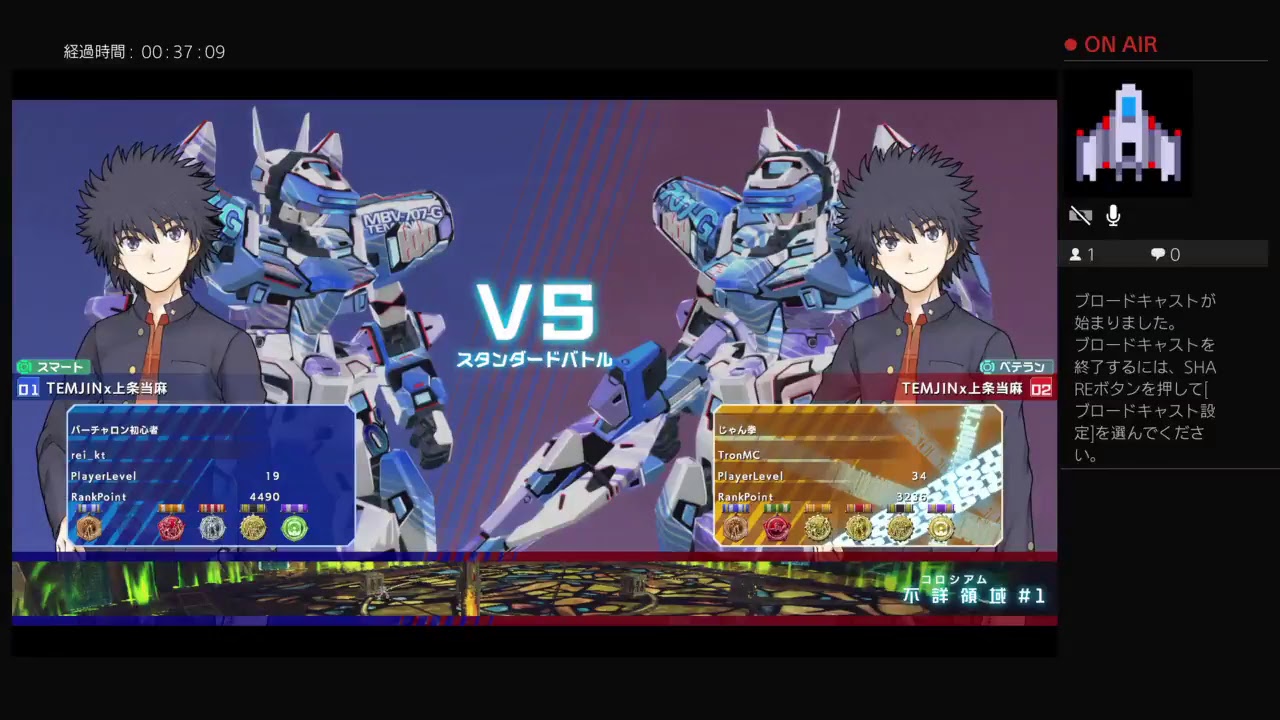The width and height of the screenshot is (1280, 720).
Task: Mute the microphone in the broadcast panel
Action: [x=1113, y=215]
